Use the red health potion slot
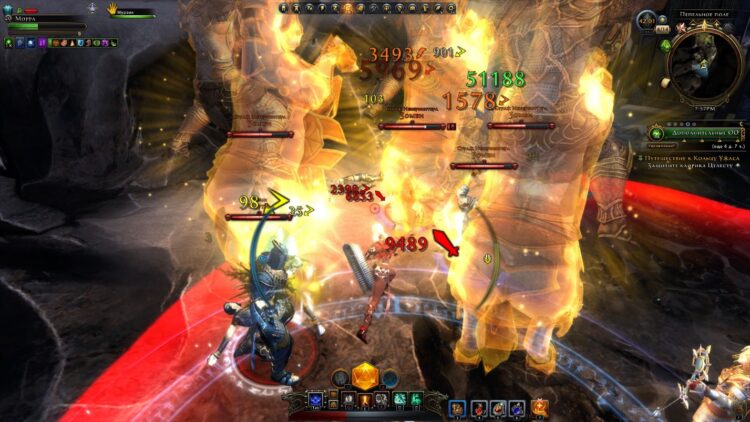This screenshot has height=422, width=750. 478,407
